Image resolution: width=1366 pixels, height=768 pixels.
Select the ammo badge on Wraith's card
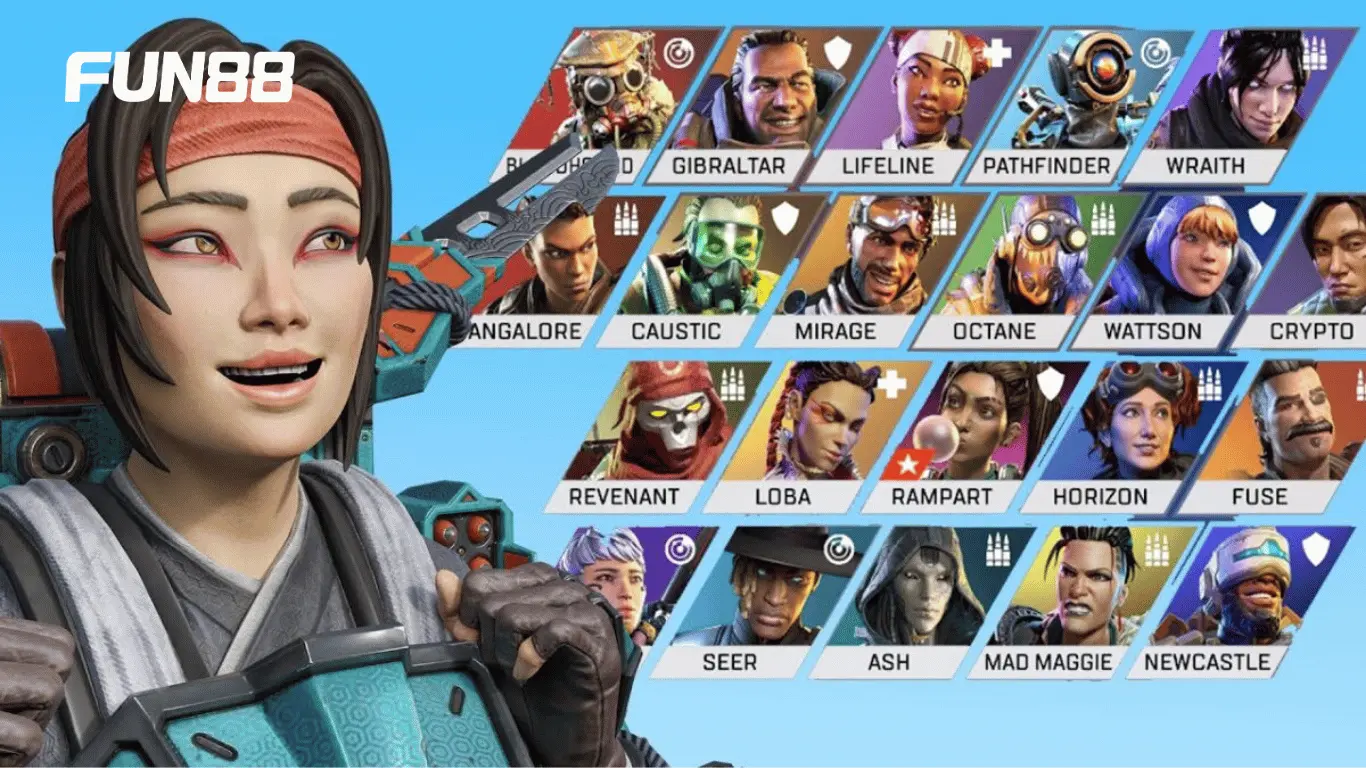1314,53
